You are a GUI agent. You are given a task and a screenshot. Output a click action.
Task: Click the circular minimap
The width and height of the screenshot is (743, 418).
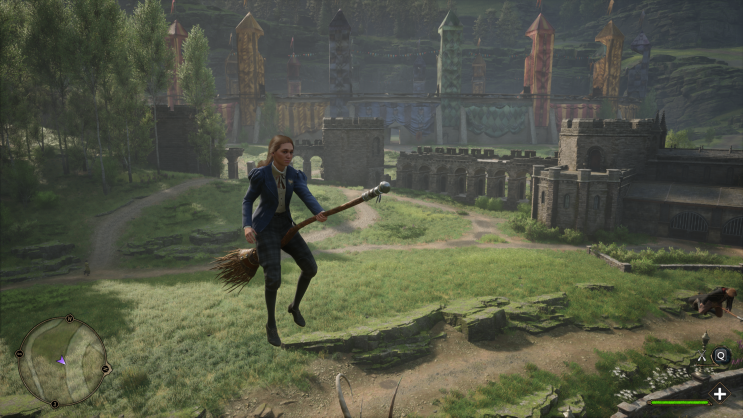[x=61, y=360]
